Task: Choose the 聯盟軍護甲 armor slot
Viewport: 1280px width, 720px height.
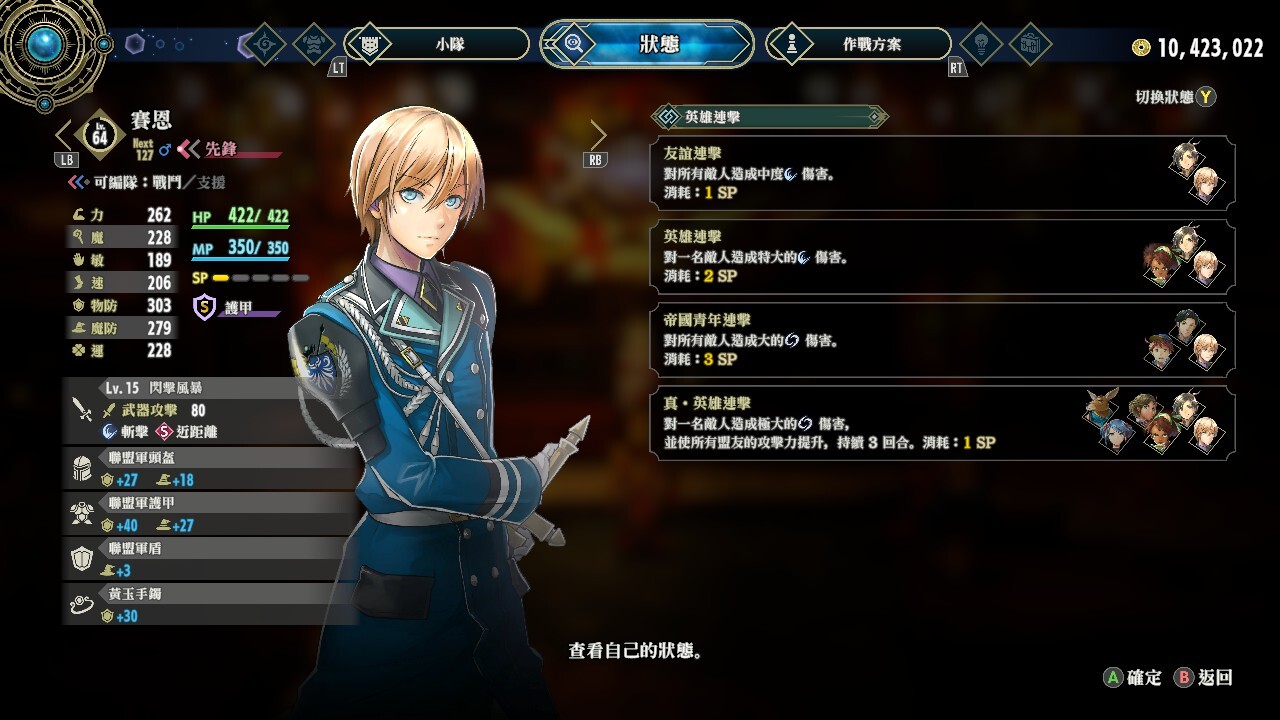Action: tap(210, 514)
